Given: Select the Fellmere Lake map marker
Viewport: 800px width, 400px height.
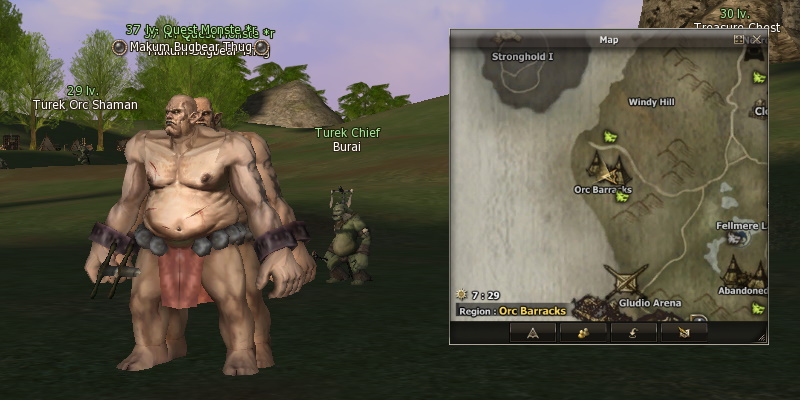Looking at the screenshot, I should [x=738, y=238].
